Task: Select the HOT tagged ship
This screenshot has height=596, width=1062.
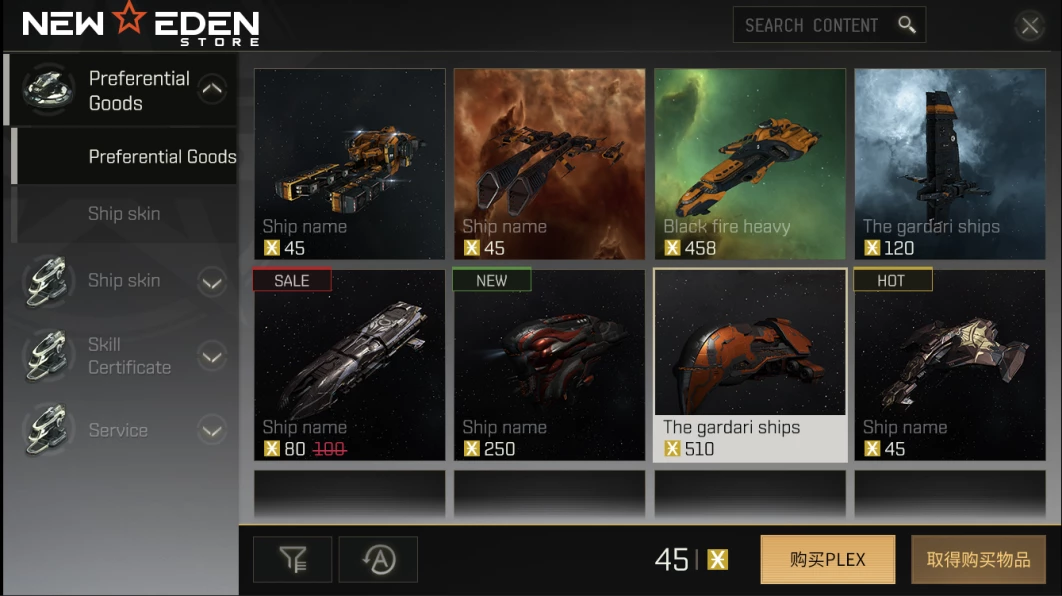Action: coord(949,365)
